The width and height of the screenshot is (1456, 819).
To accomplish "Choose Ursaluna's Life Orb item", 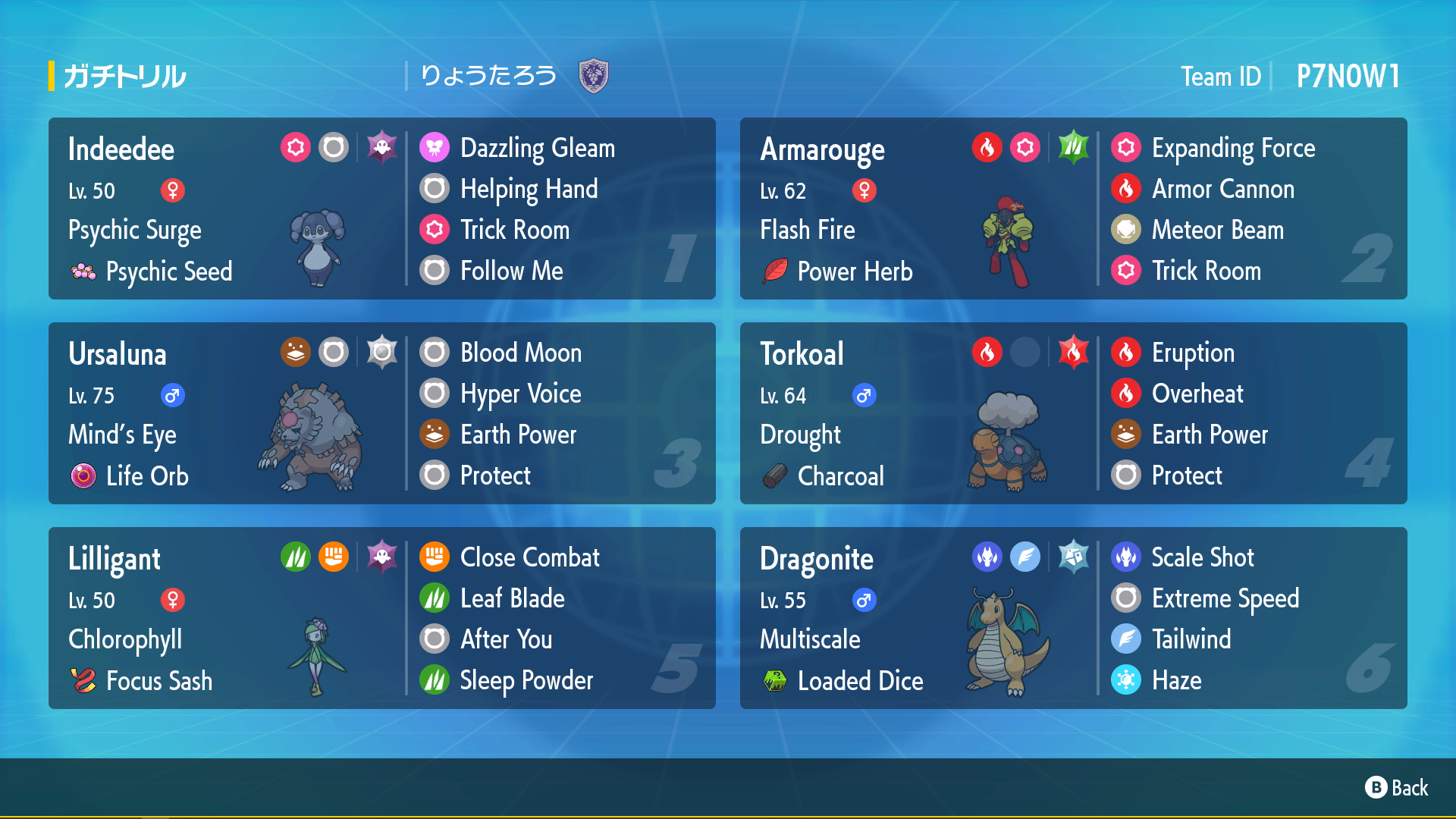I will pos(146,476).
